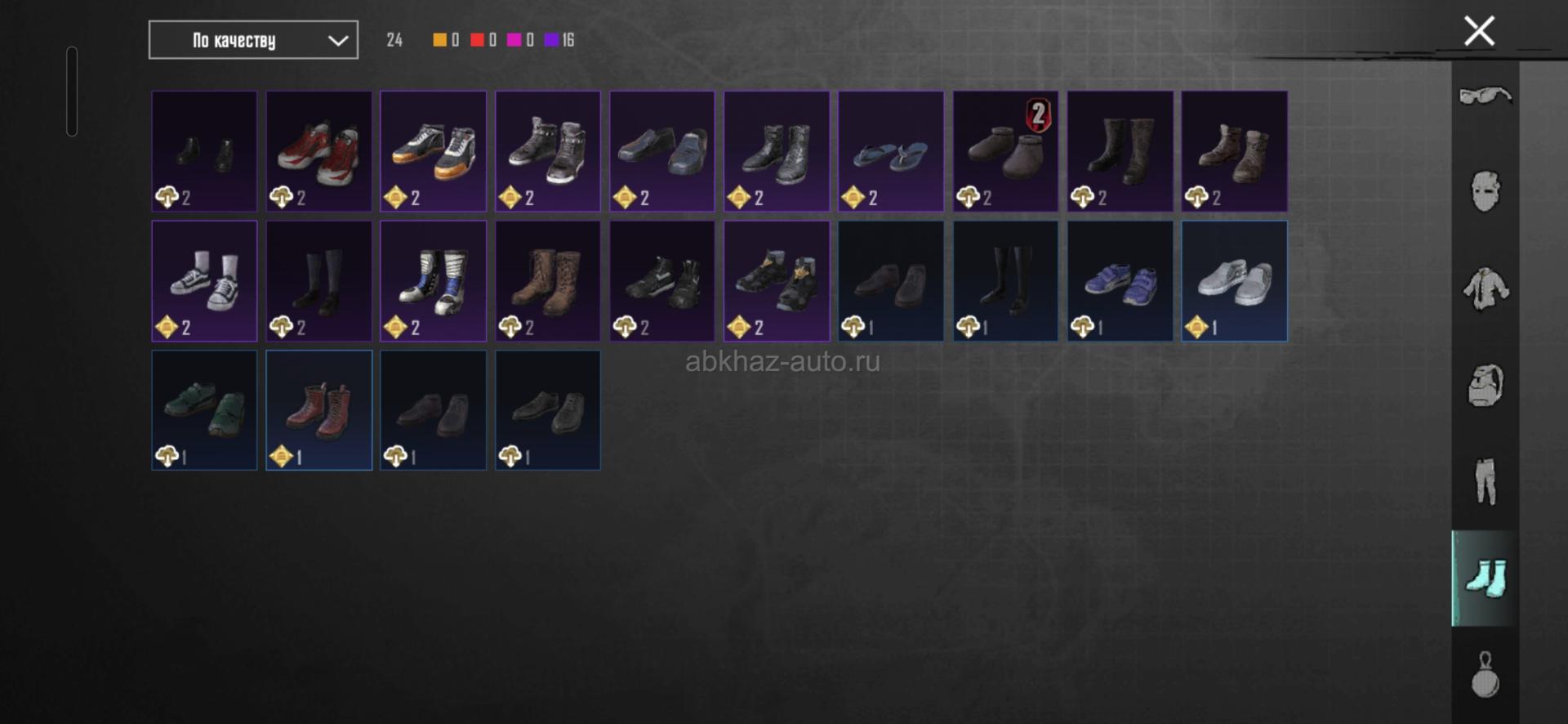Close the inventory with the X button
The width and height of the screenshot is (1568, 724).
1479,32
